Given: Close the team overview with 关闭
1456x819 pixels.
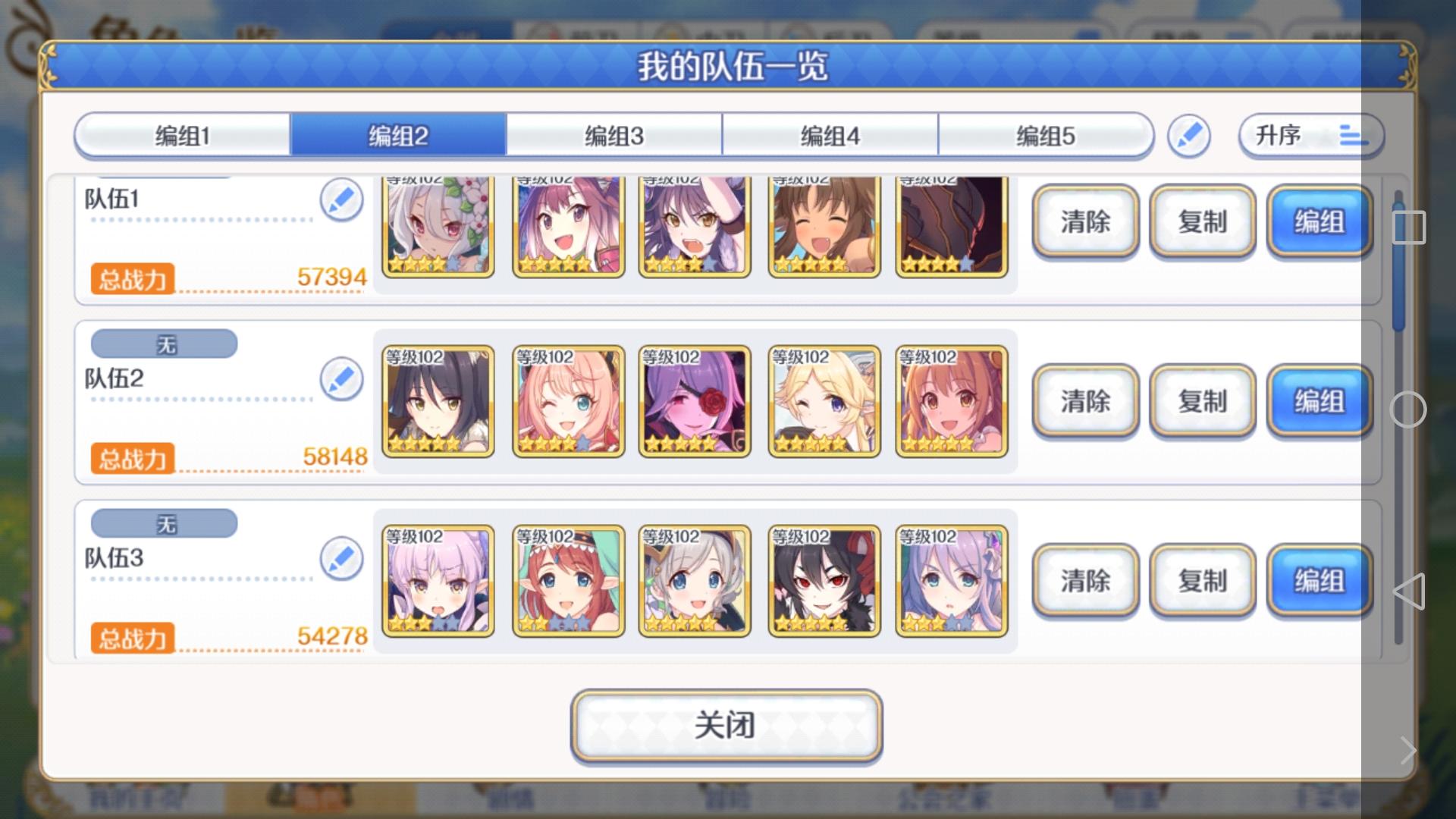Looking at the screenshot, I should point(726,725).
